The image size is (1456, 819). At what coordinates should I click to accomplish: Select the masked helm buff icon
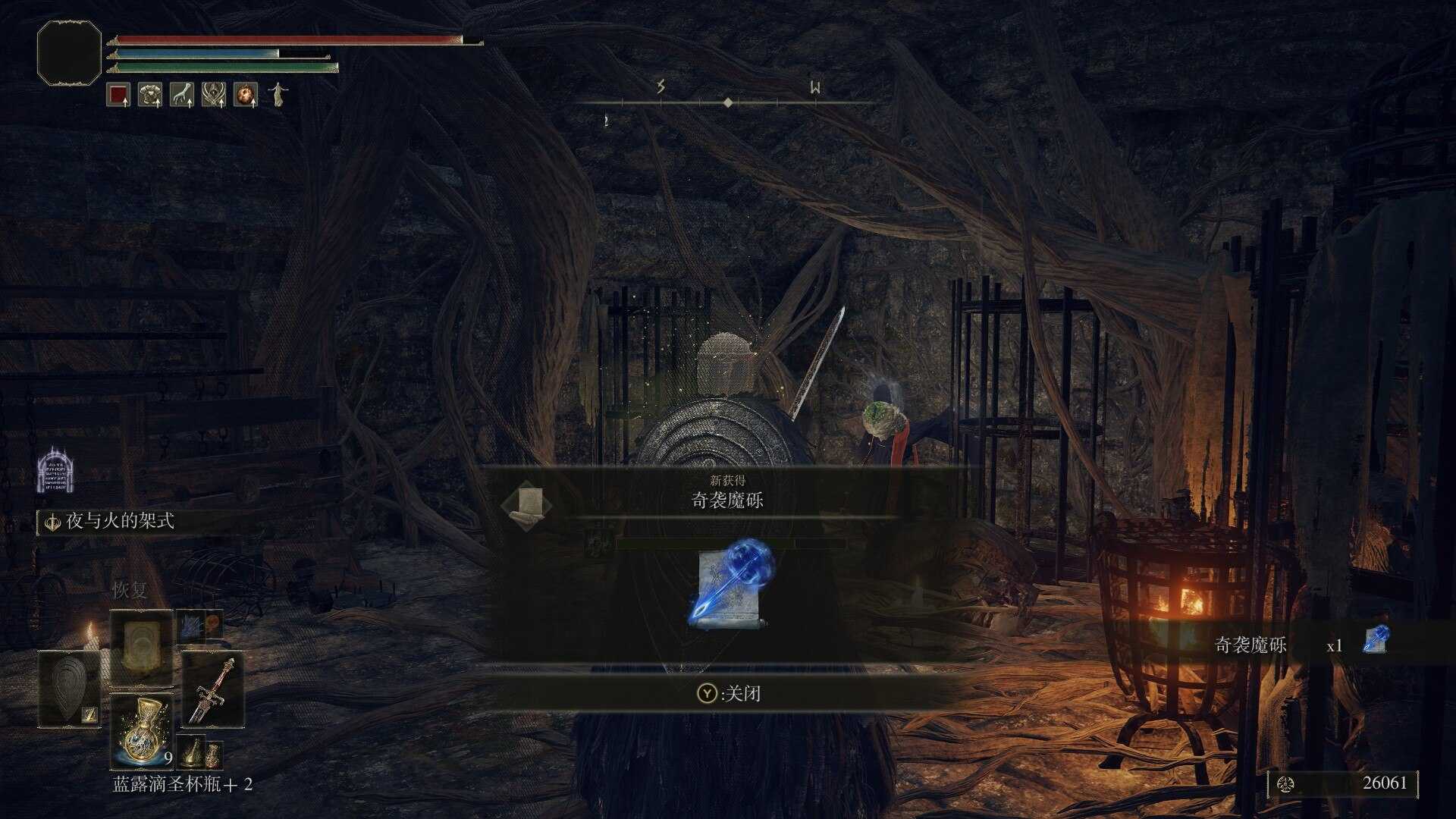coord(213,94)
